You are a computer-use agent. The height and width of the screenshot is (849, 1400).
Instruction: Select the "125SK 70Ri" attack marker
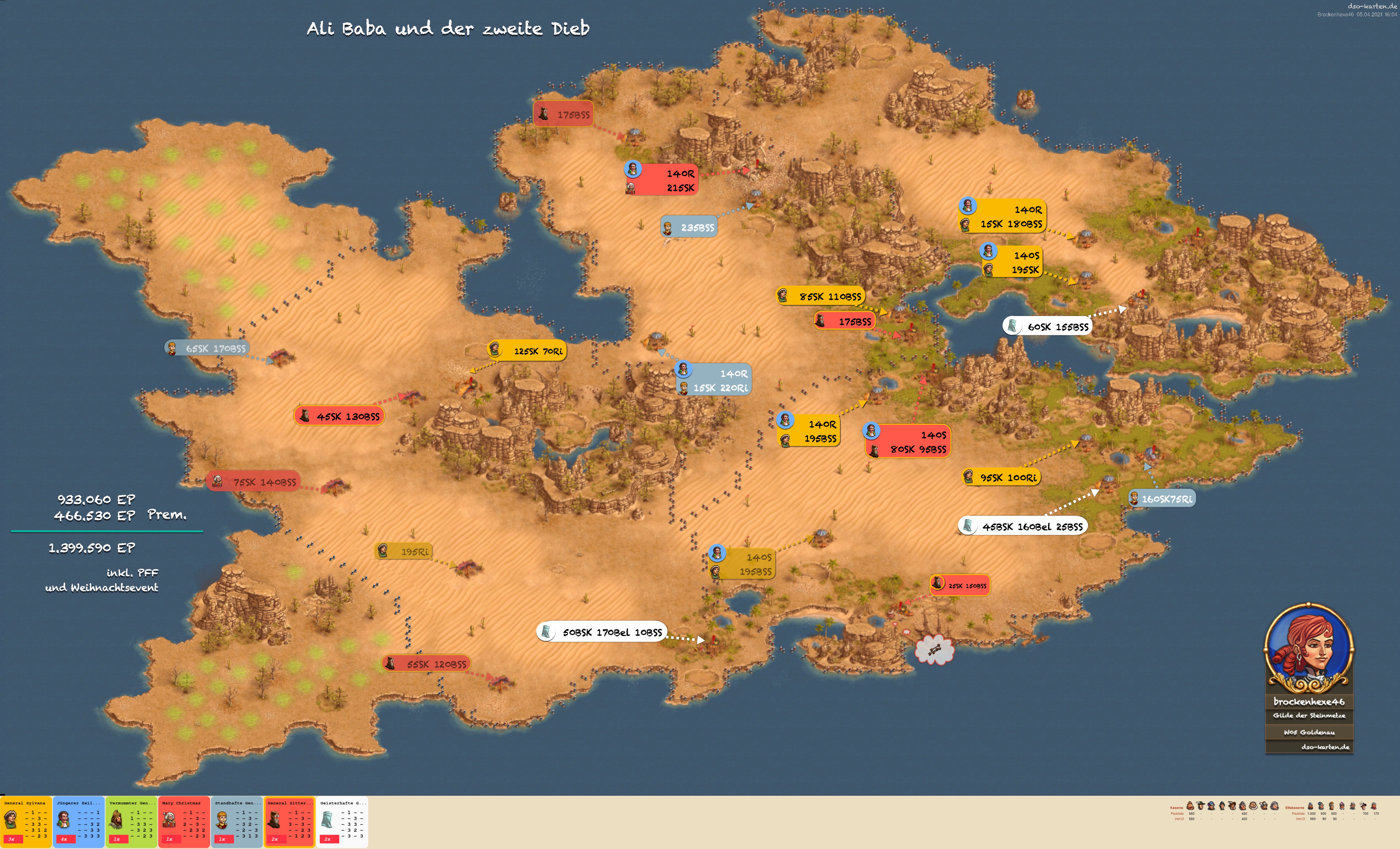tap(527, 351)
